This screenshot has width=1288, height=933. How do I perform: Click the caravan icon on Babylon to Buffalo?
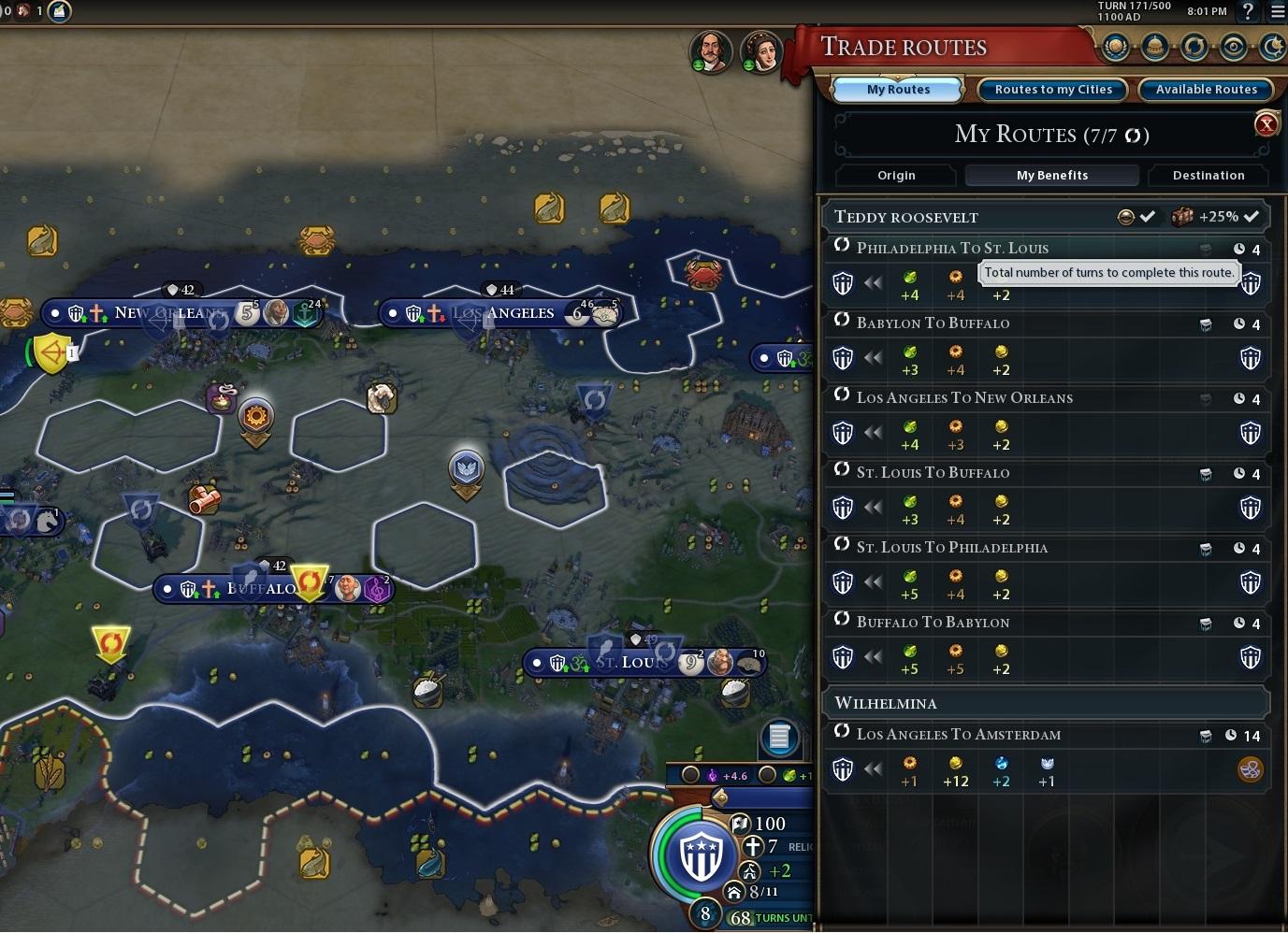point(1207,323)
